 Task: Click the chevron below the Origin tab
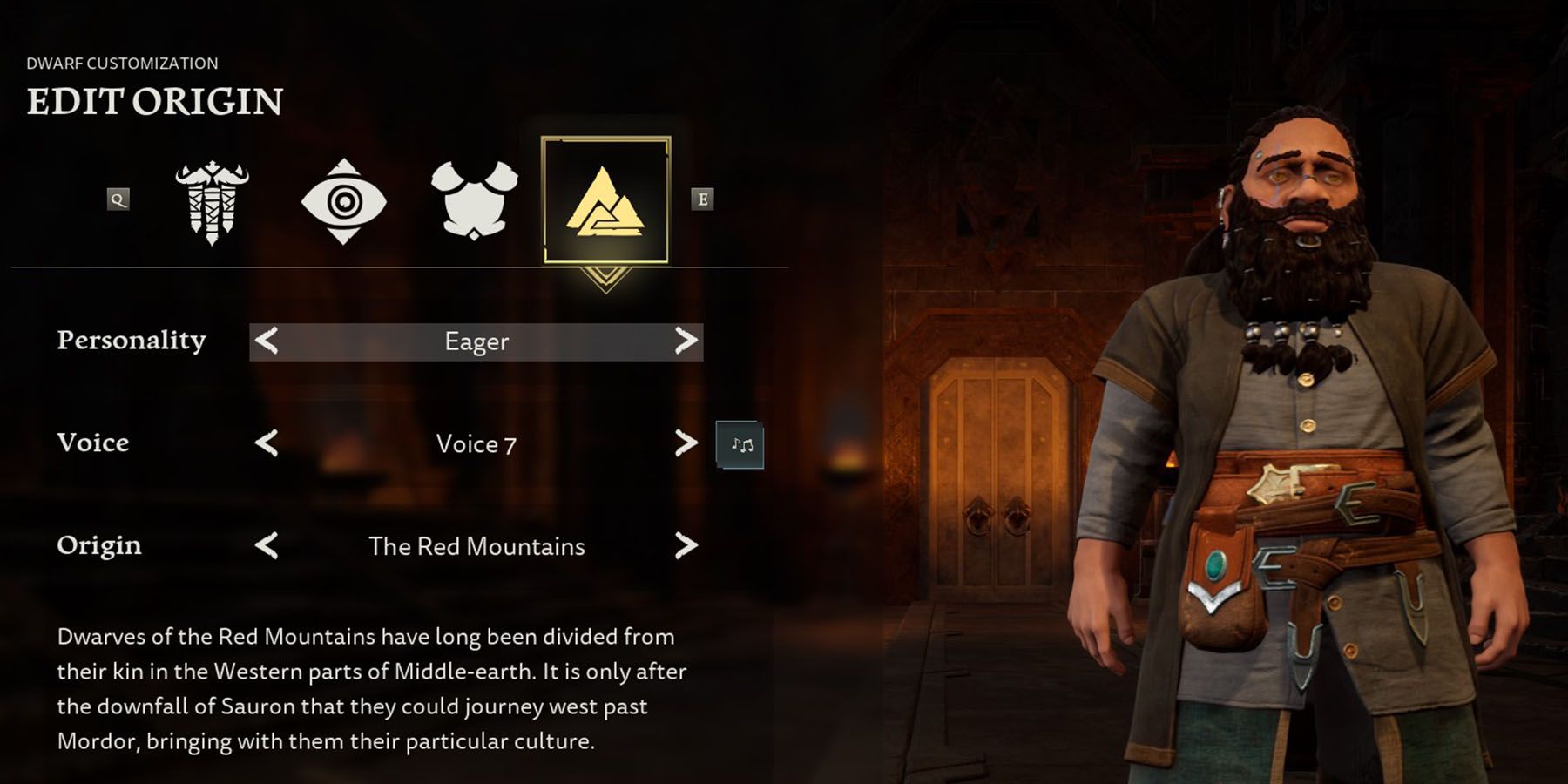pyautogui.click(x=607, y=277)
